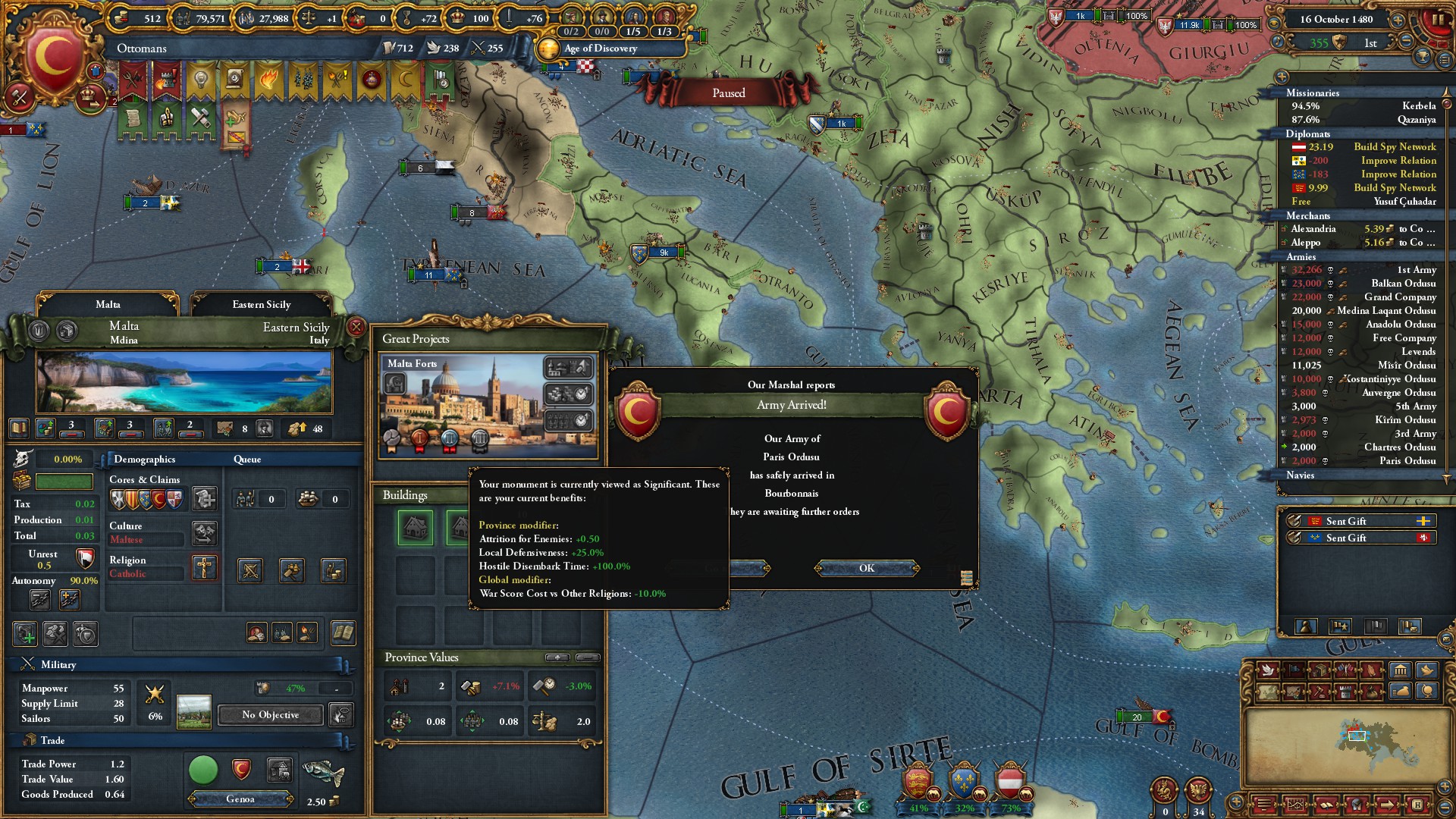This screenshot has height=819, width=1456.
Task: Confirm the Army Arrived popup with OK
Action: [866, 568]
